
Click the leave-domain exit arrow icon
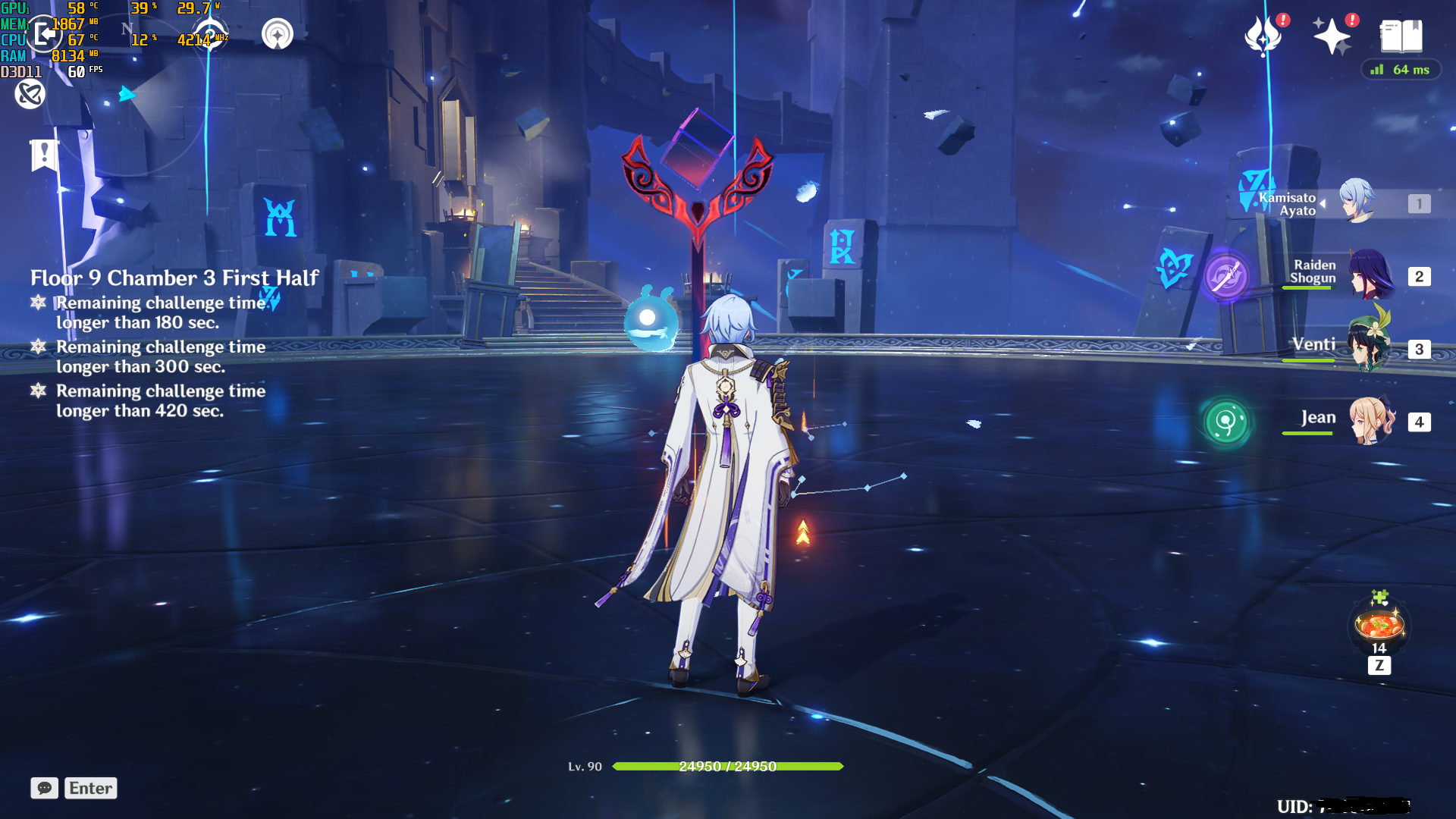click(x=44, y=34)
